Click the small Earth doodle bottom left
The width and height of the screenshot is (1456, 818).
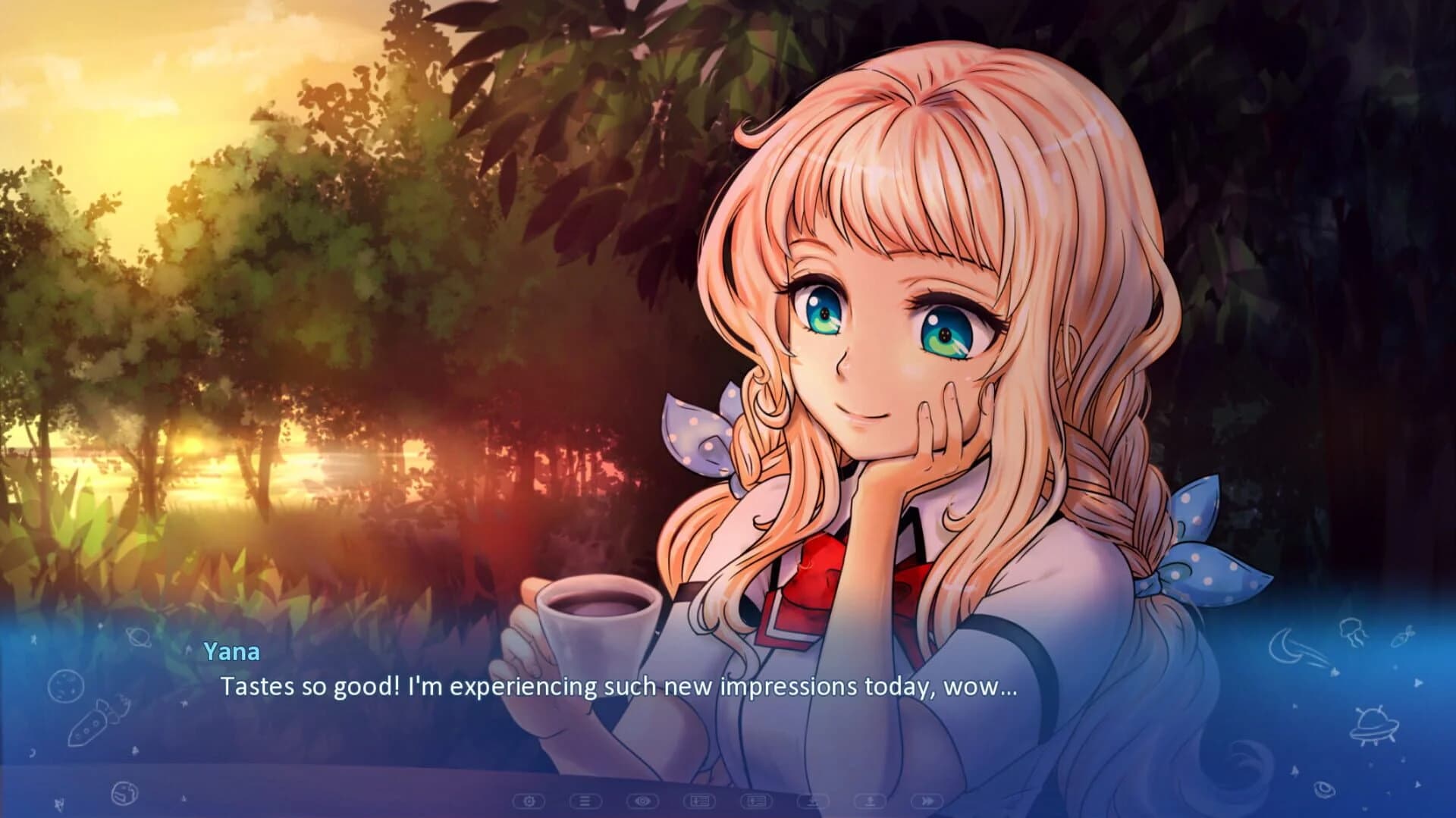click(x=125, y=792)
